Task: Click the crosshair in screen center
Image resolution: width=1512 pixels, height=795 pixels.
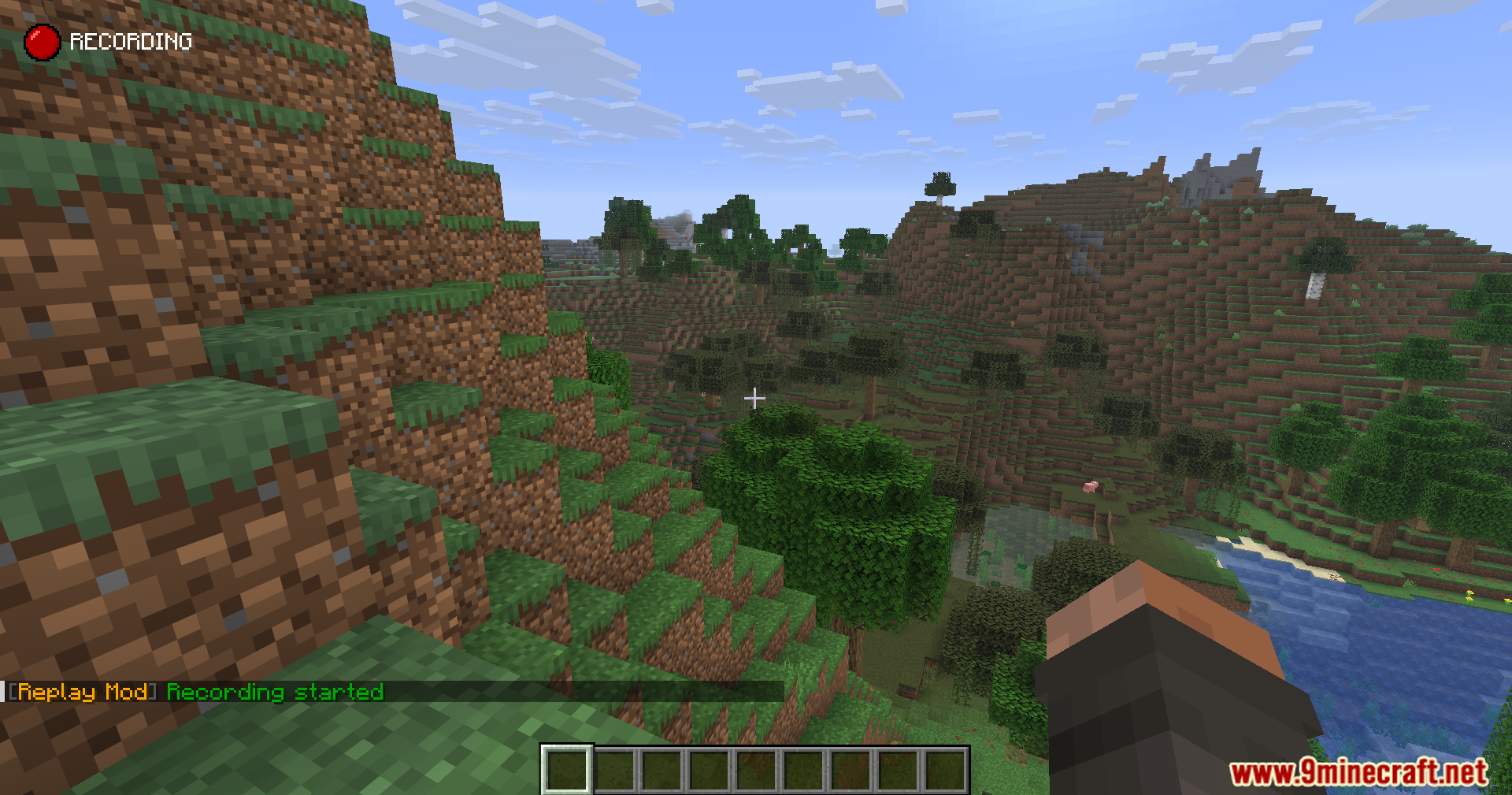Action: click(x=755, y=399)
